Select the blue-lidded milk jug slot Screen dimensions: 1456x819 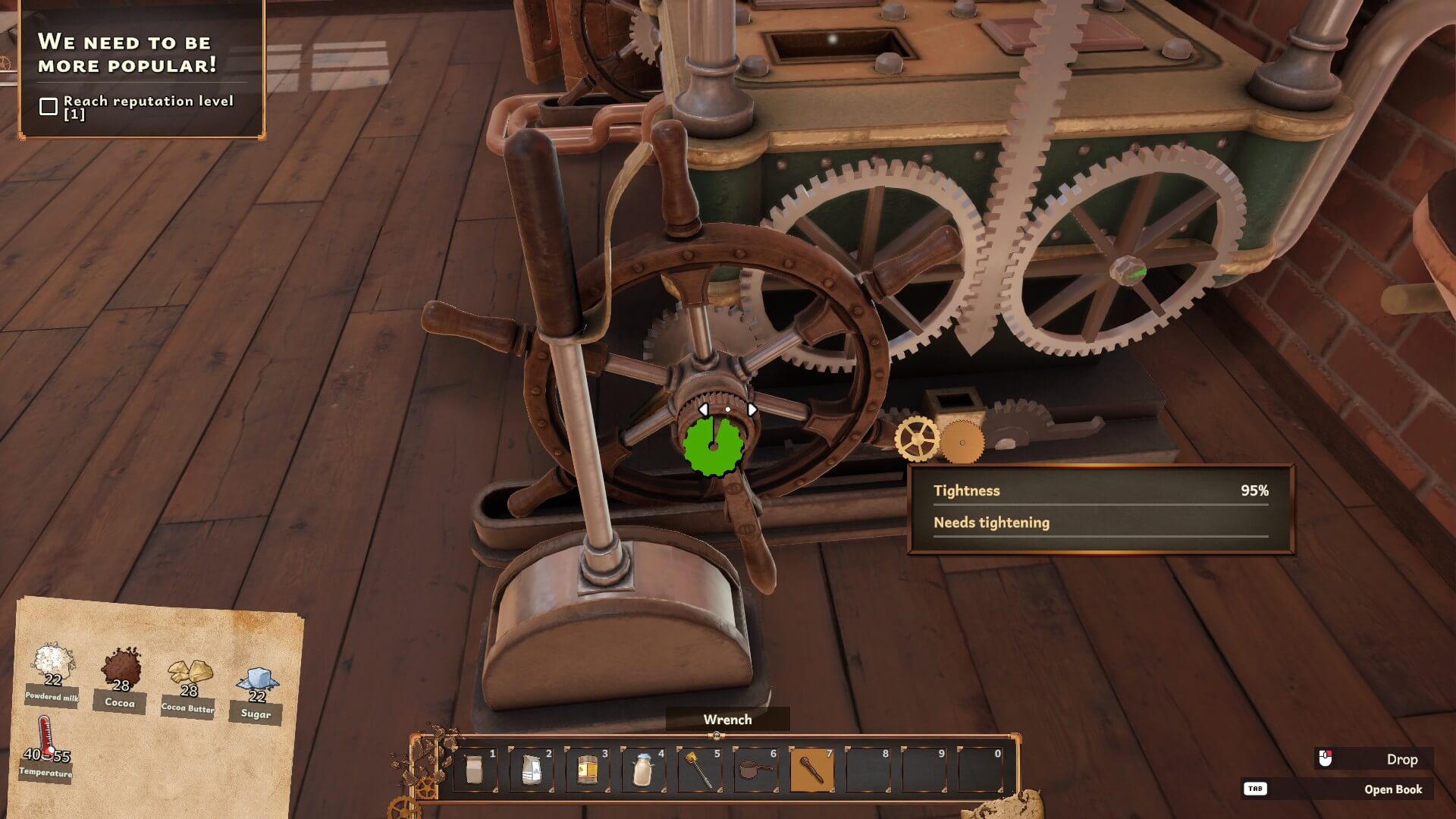[x=642, y=770]
